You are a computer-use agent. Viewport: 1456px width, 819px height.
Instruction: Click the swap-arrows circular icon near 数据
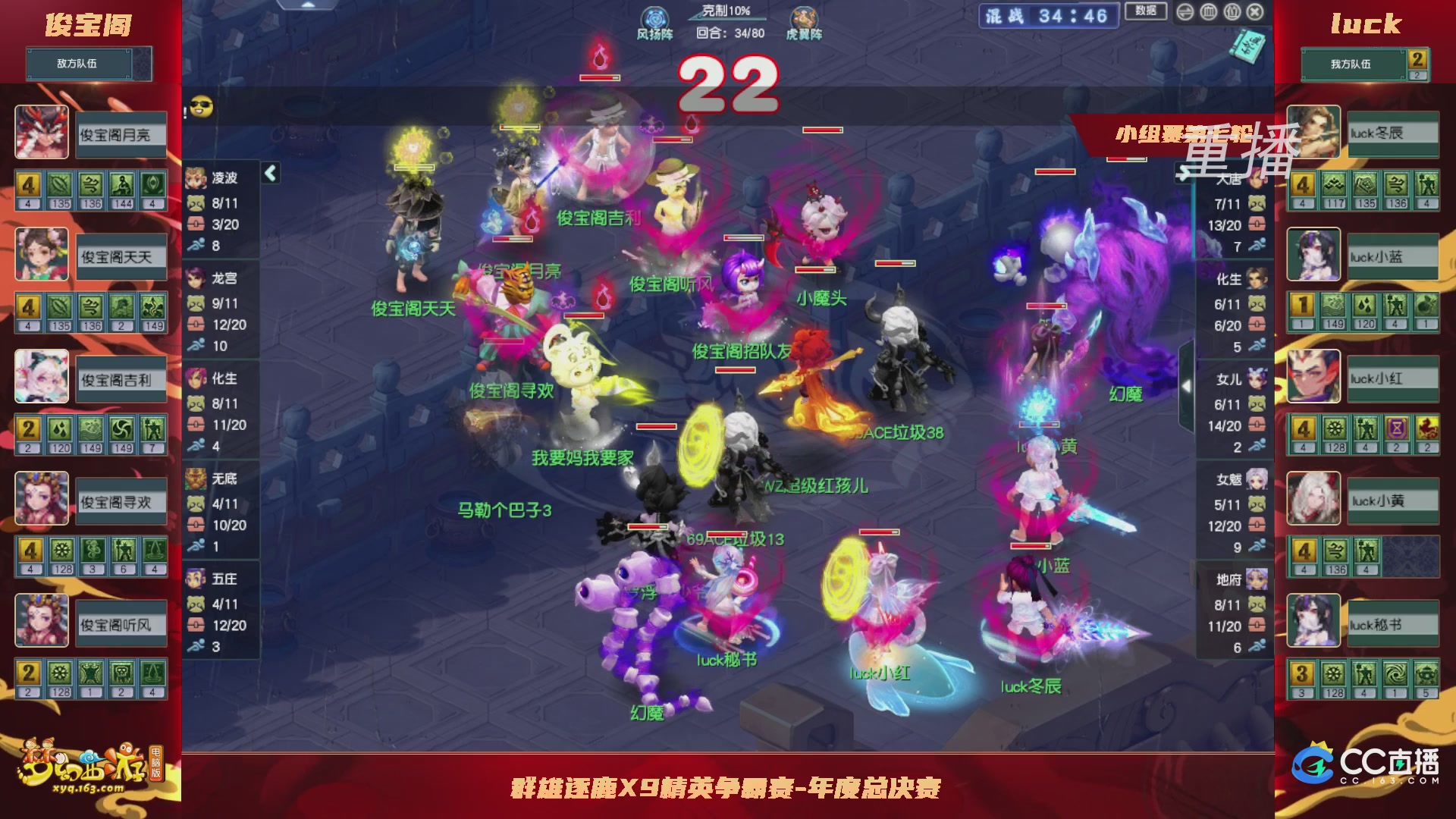tap(1184, 11)
